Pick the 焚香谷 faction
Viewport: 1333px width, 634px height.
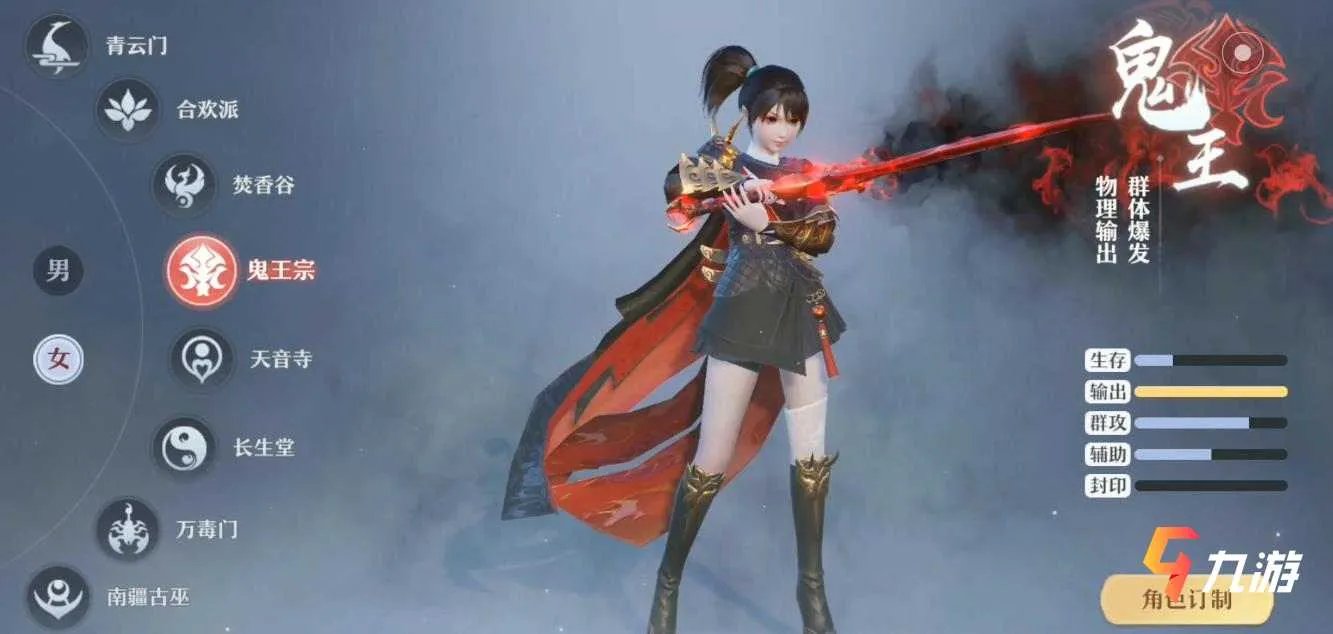184,184
